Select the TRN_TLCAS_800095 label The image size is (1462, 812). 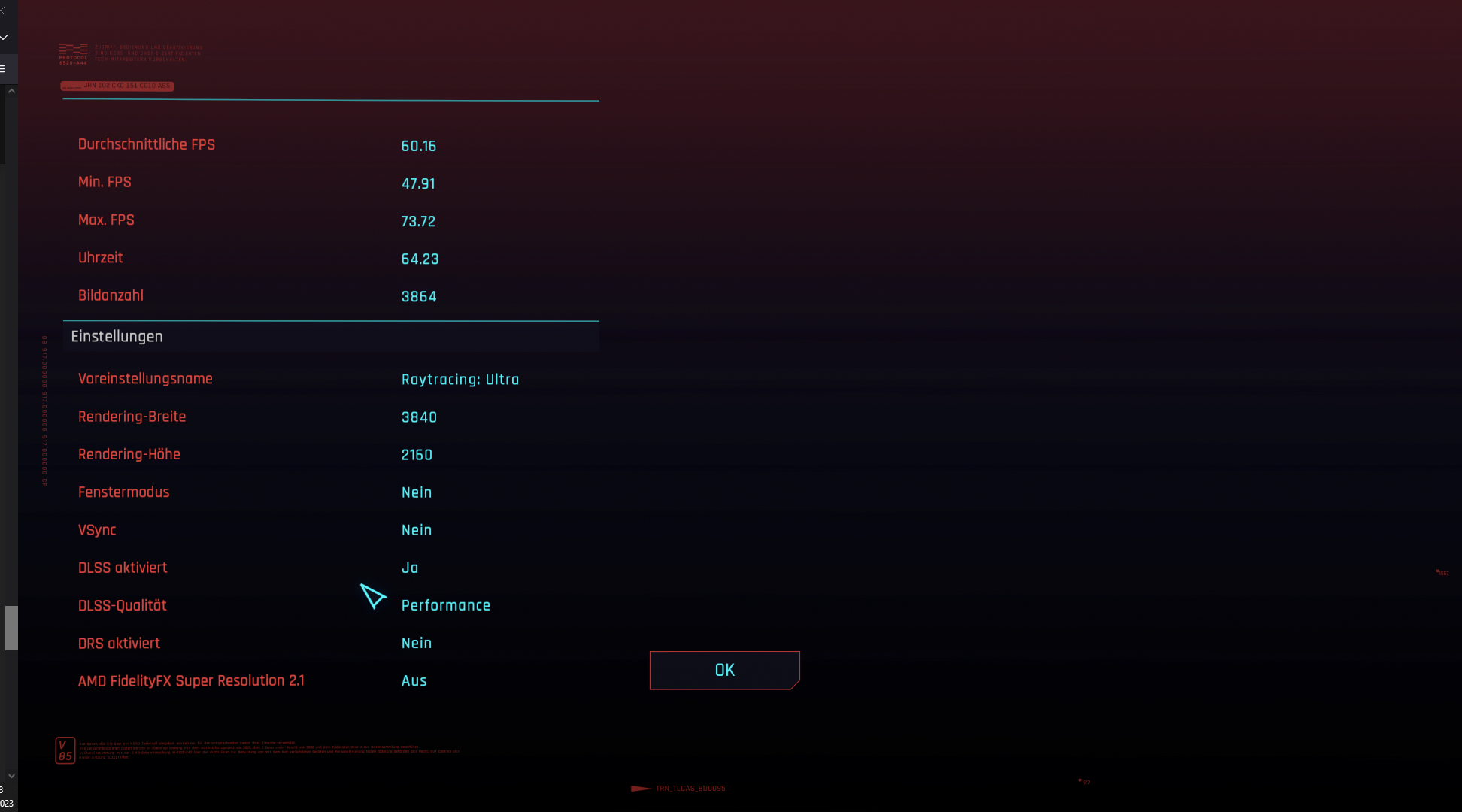(689, 789)
